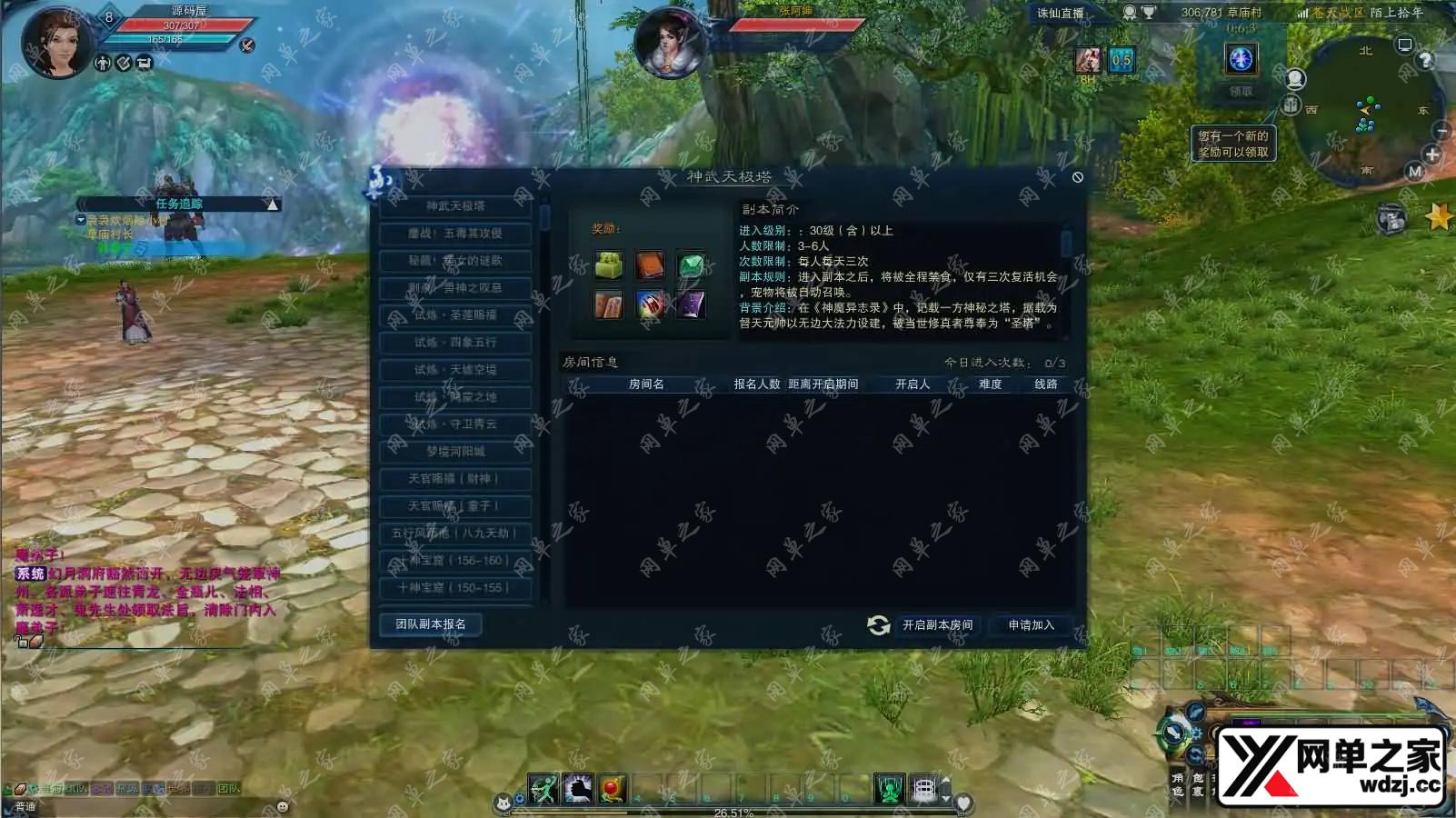Click the purple book reward icon
Screen dimensions: 1456x818
[x=690, y=304]
